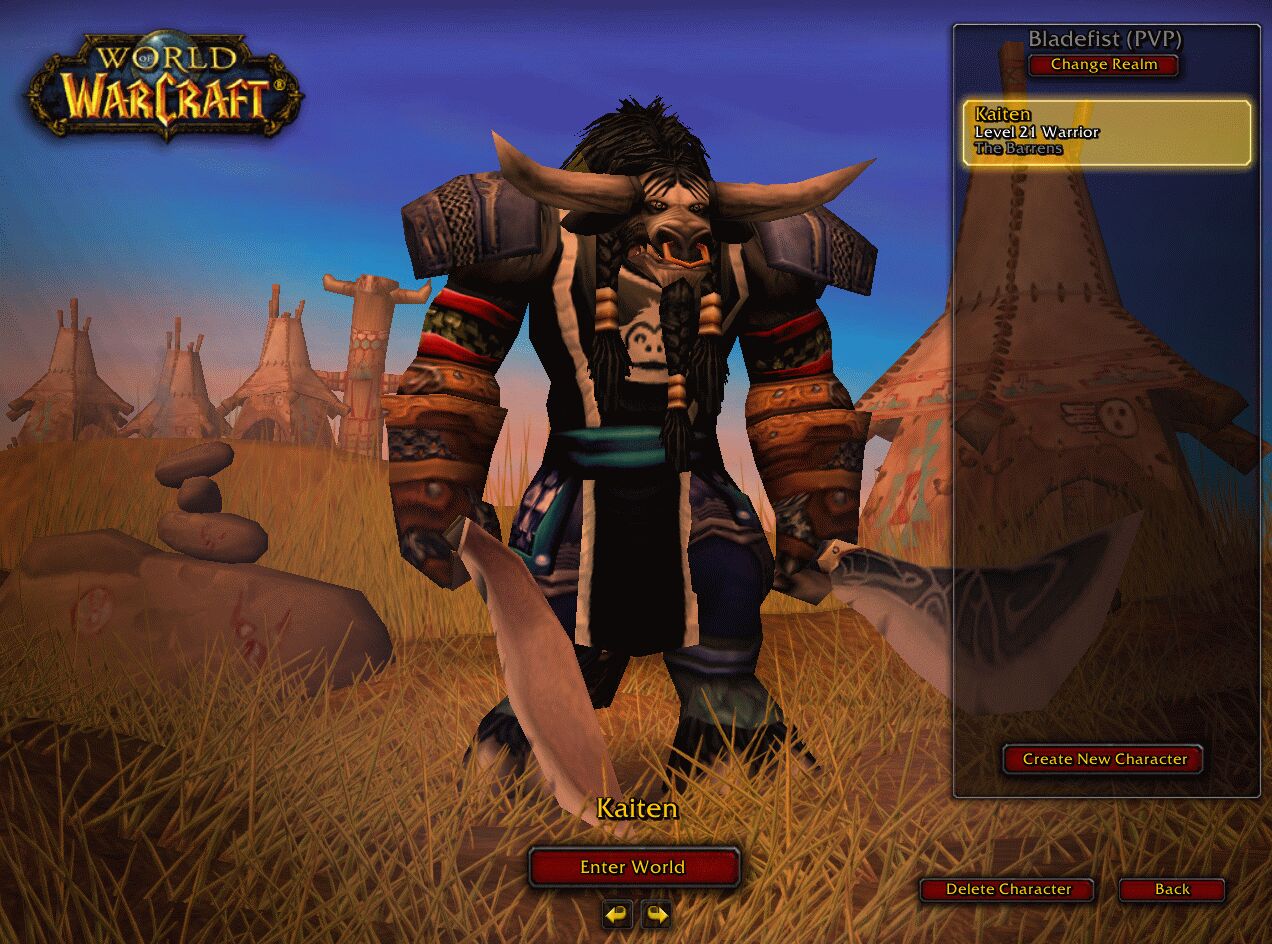The width and height of the screenshot is (1272, 944).
Task: Open the Change Realm list
Action: (x=1103, y=65)
